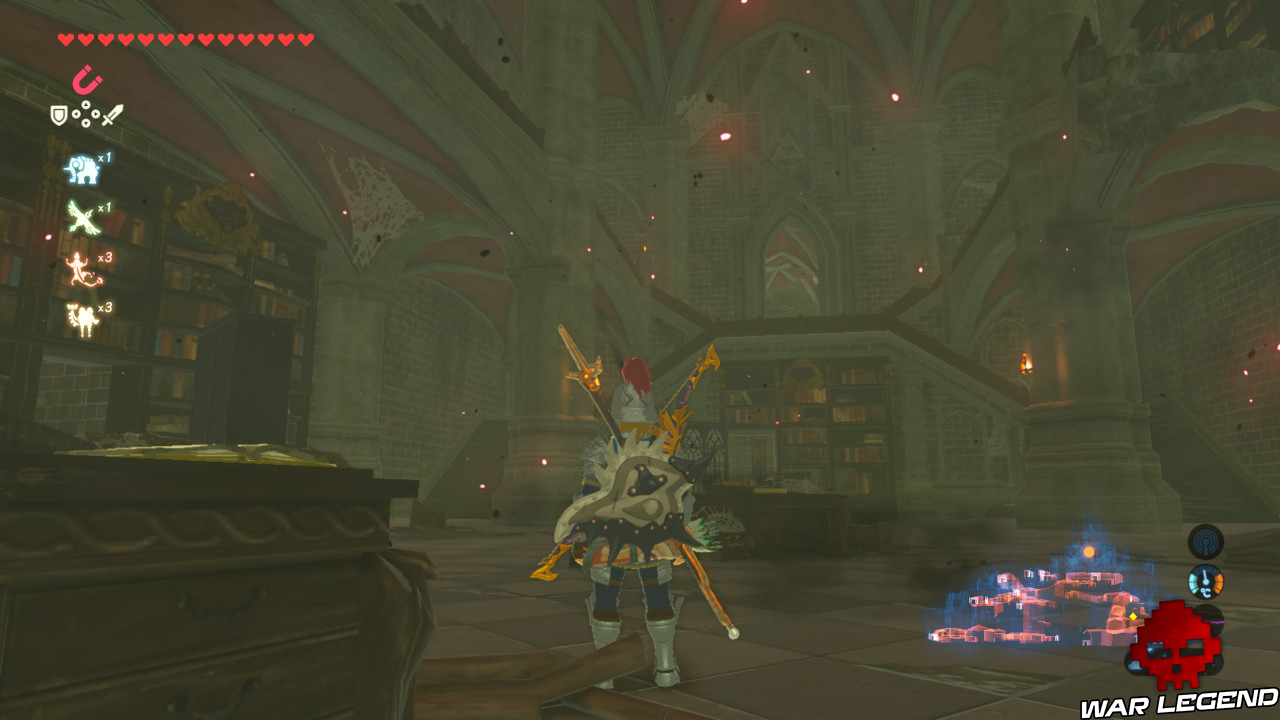This screenshot has height=720, width=1280.
Task: Select Mipha's Grace elephant ability icon
Action: pyautogui.click(x=82, y=169)
